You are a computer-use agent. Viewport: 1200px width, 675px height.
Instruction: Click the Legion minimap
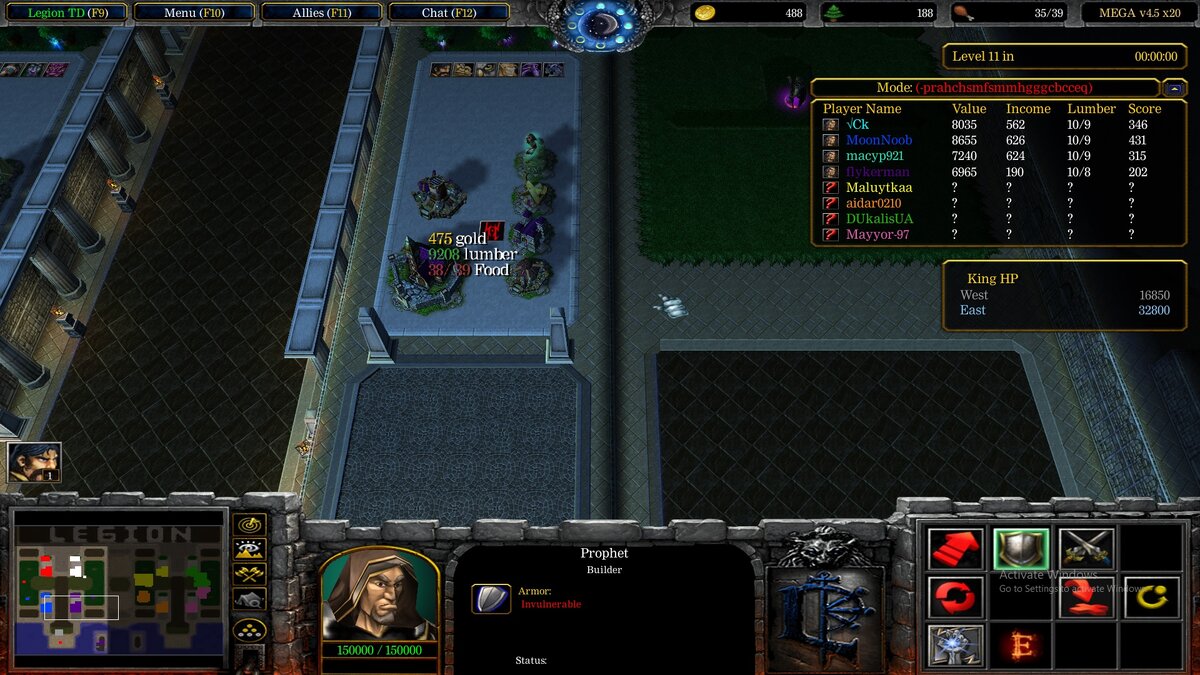click(x=118, y=590)
